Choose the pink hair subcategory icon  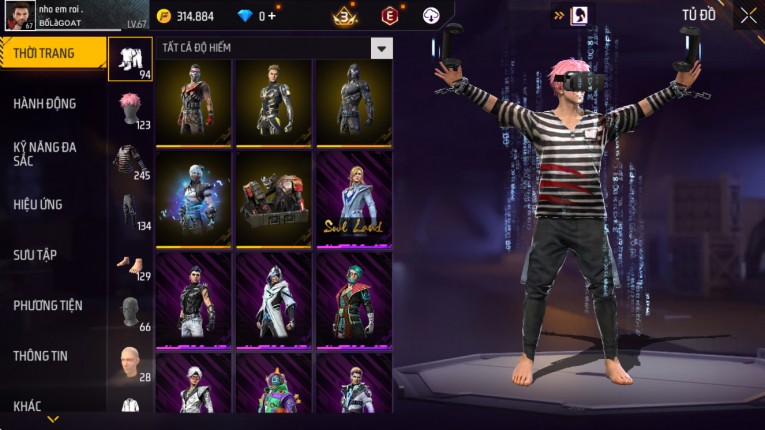pos(130,109)
